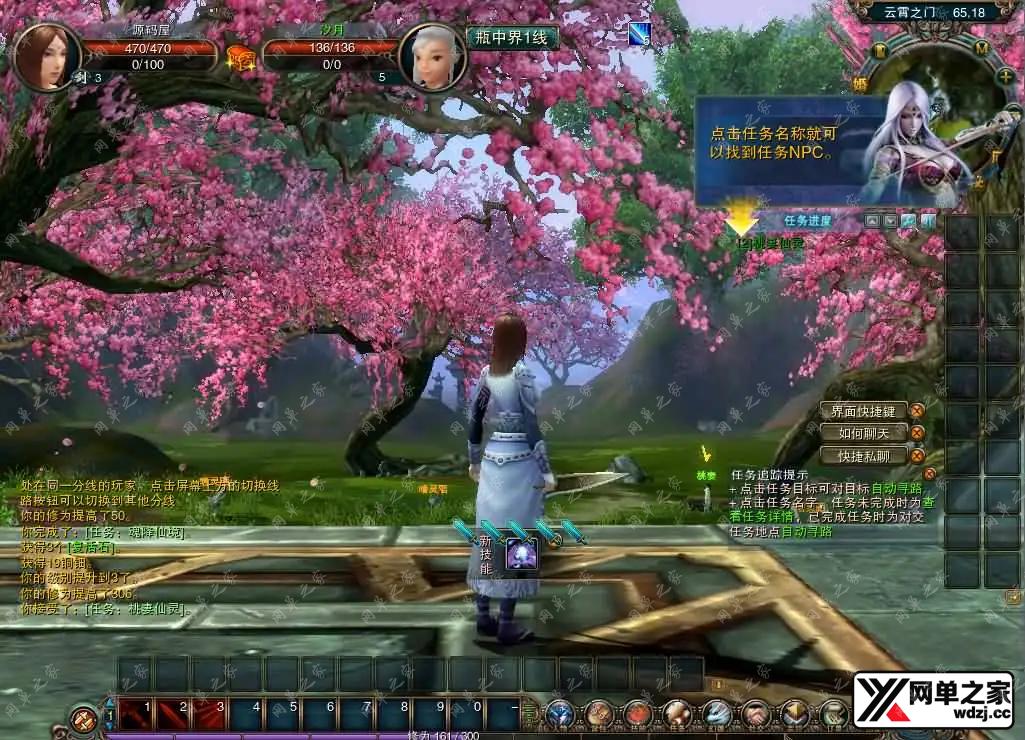The height and width of the screenshot is (740, 1025).
Task: Close the 界面快捷键 tip
Action: coord(917,410)
